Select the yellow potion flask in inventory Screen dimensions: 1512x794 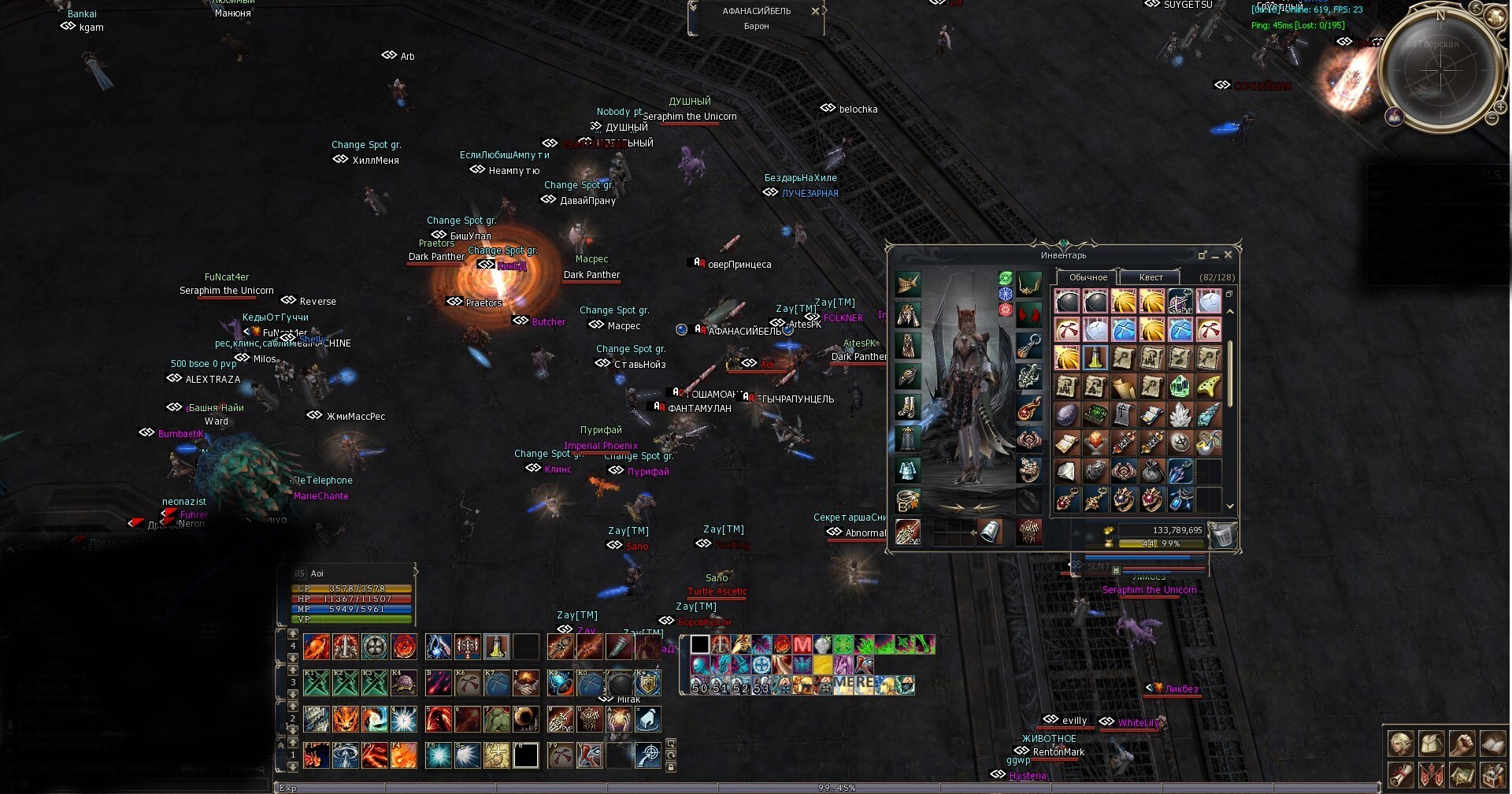click(x=1095, y=358)
